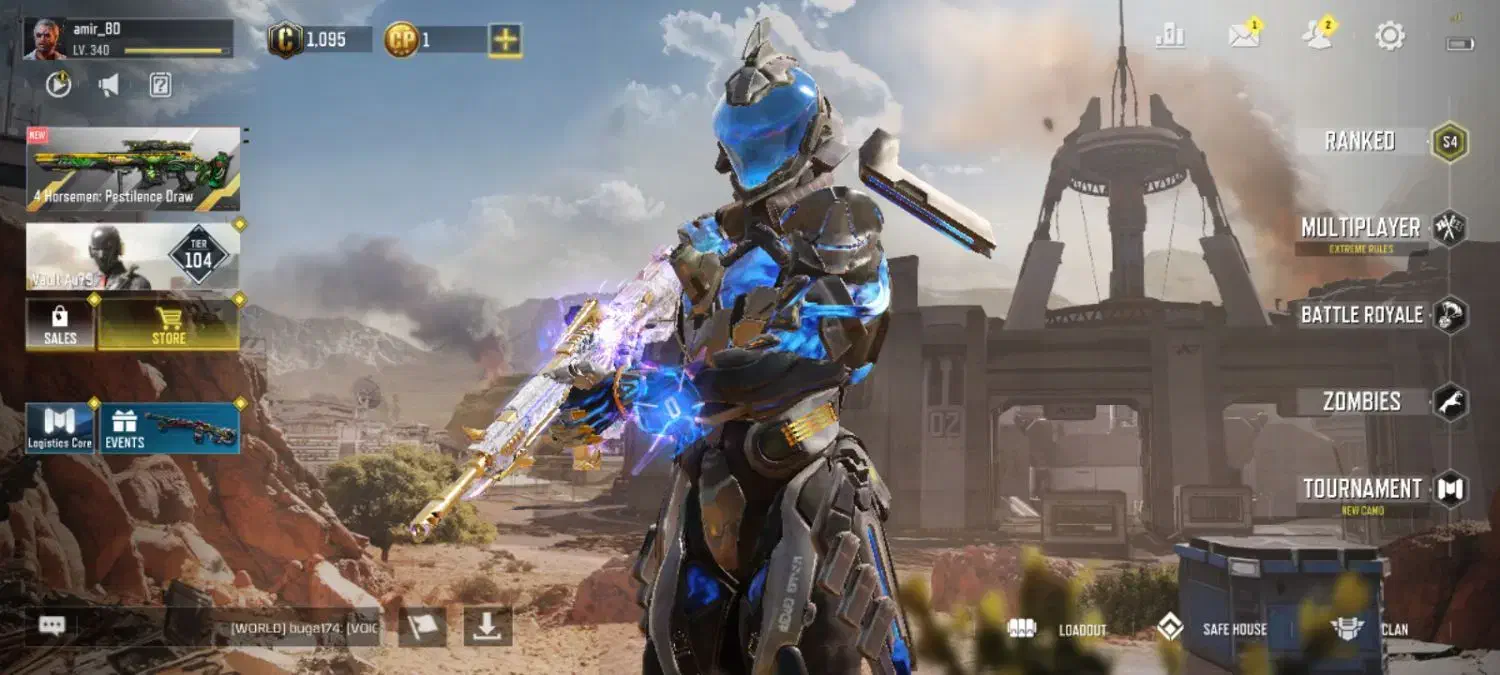This screenshot has width=1500, height=675.
Task: Open the Store
Action: [168, 325]
